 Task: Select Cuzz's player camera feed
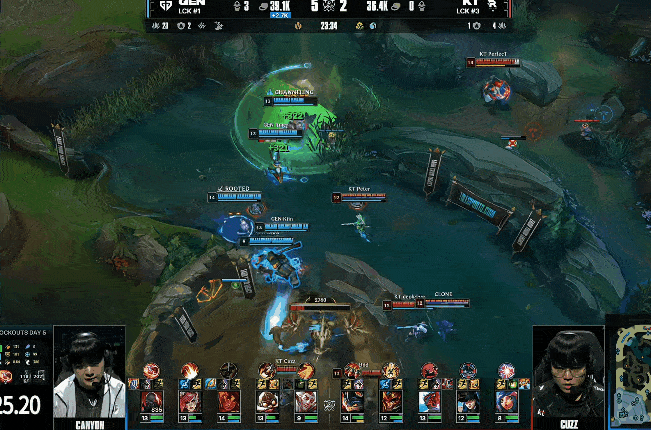568,372
